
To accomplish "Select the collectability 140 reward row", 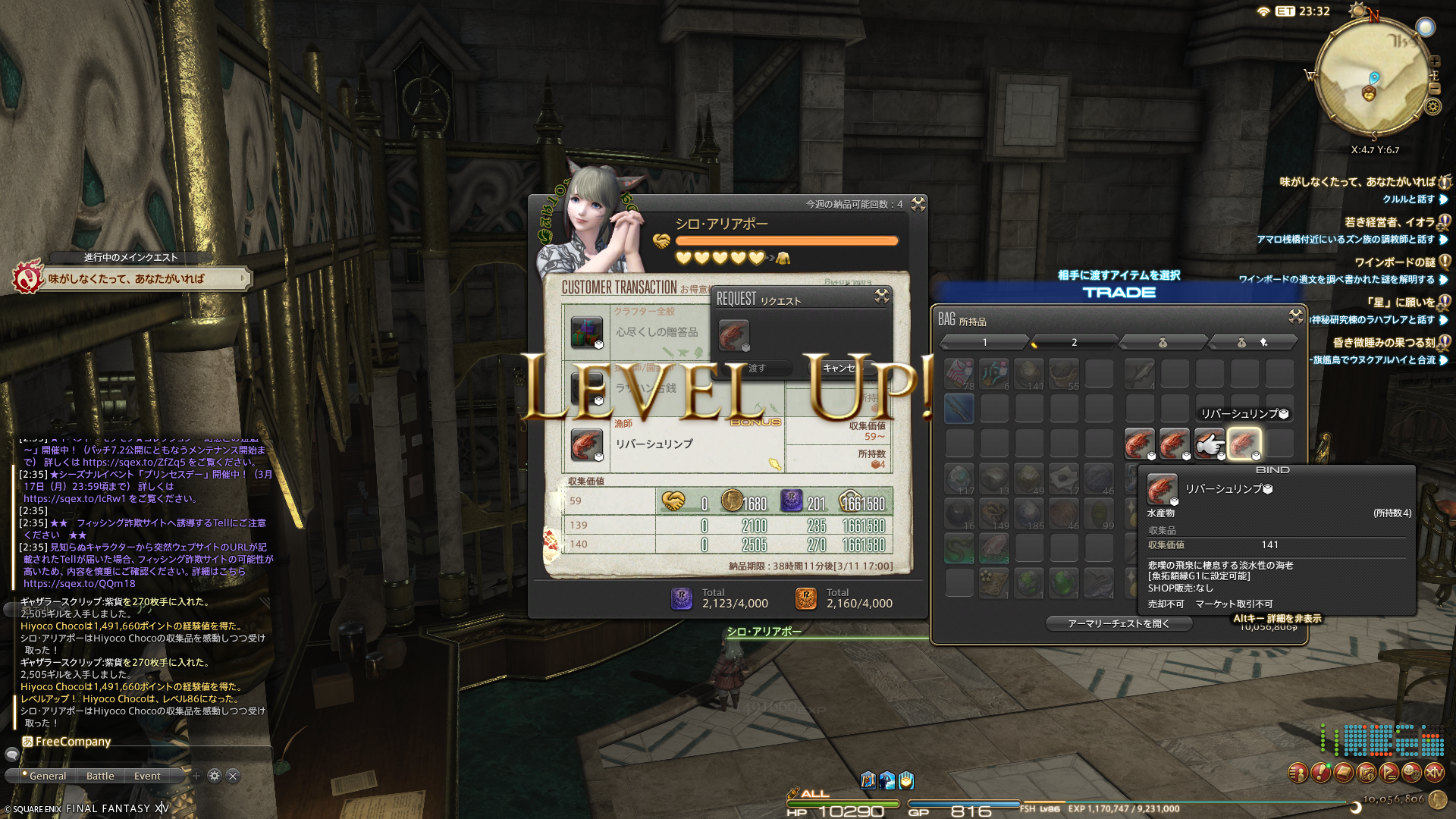I will [728, 544].
